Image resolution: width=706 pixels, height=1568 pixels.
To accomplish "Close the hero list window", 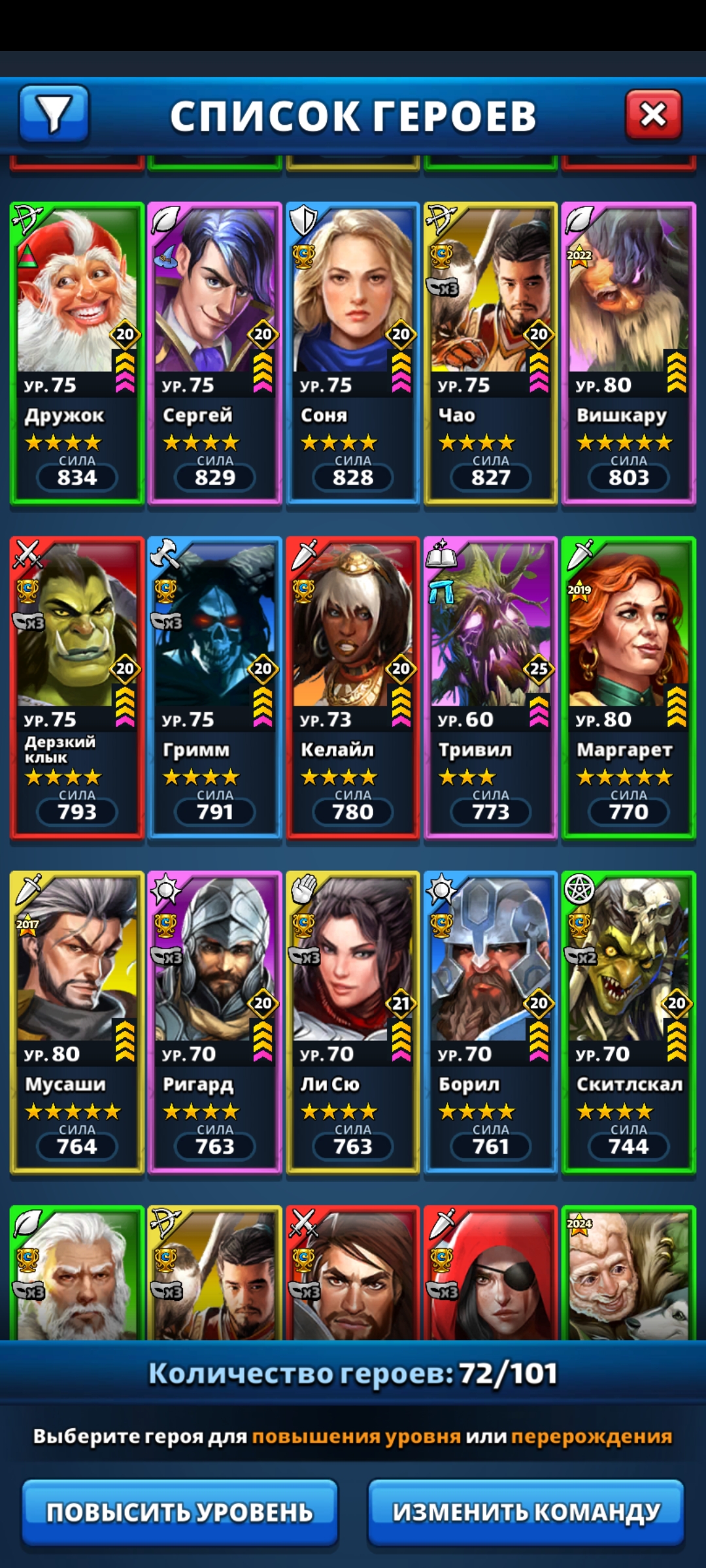I will click(x=653, y=116).
